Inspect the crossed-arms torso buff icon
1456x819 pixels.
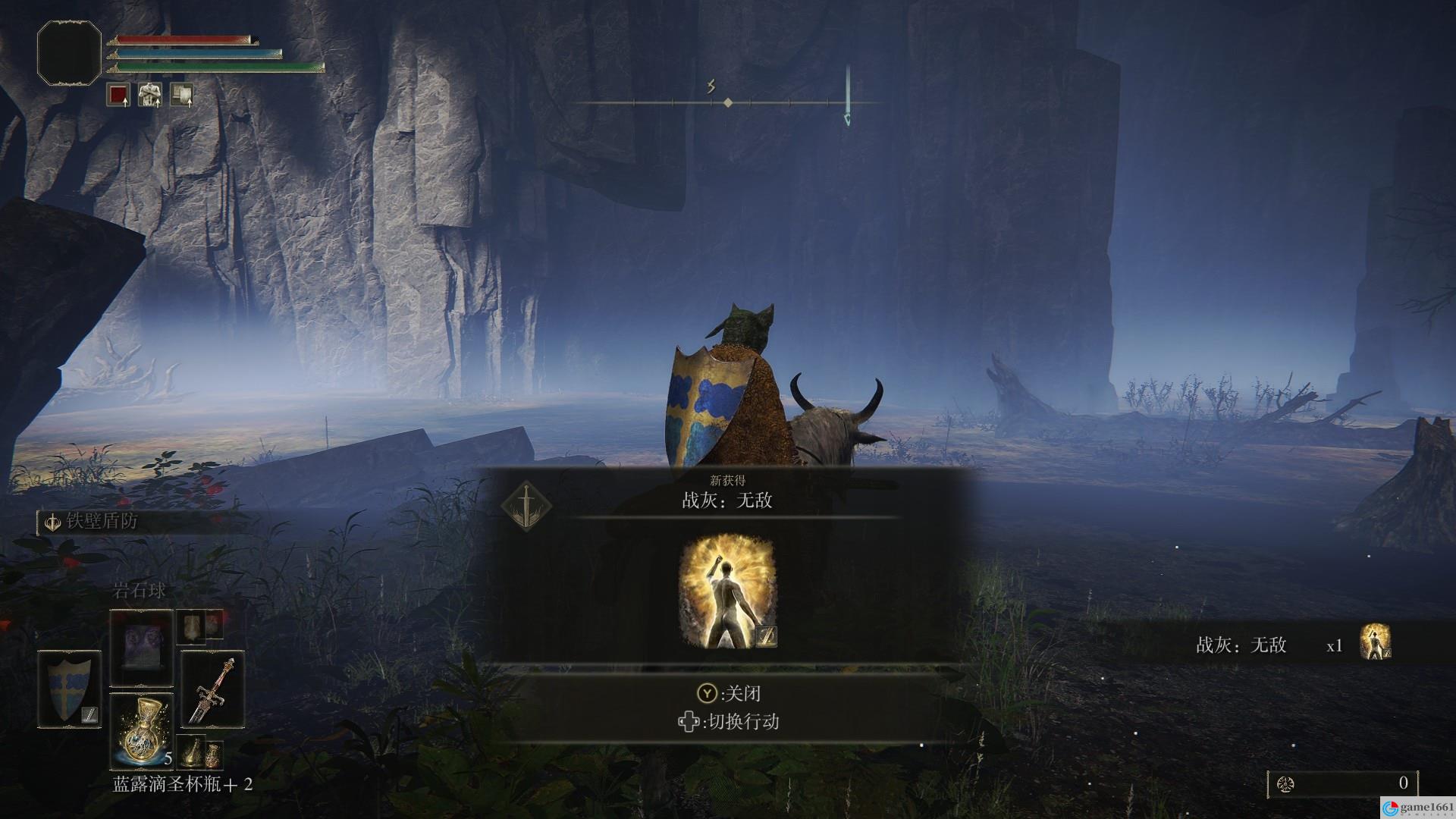click(149, 95)
